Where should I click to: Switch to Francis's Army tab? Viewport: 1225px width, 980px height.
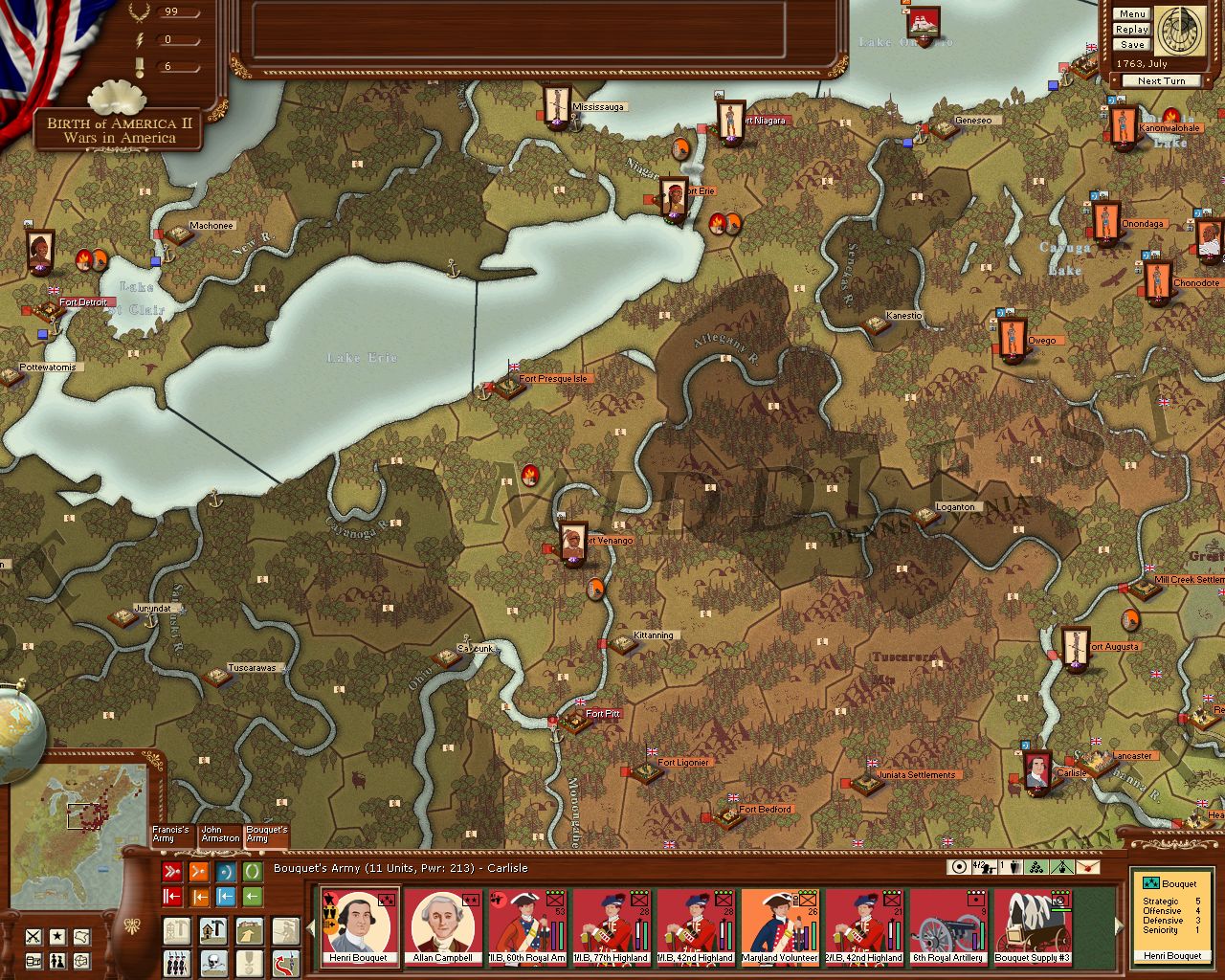[171, 835]
